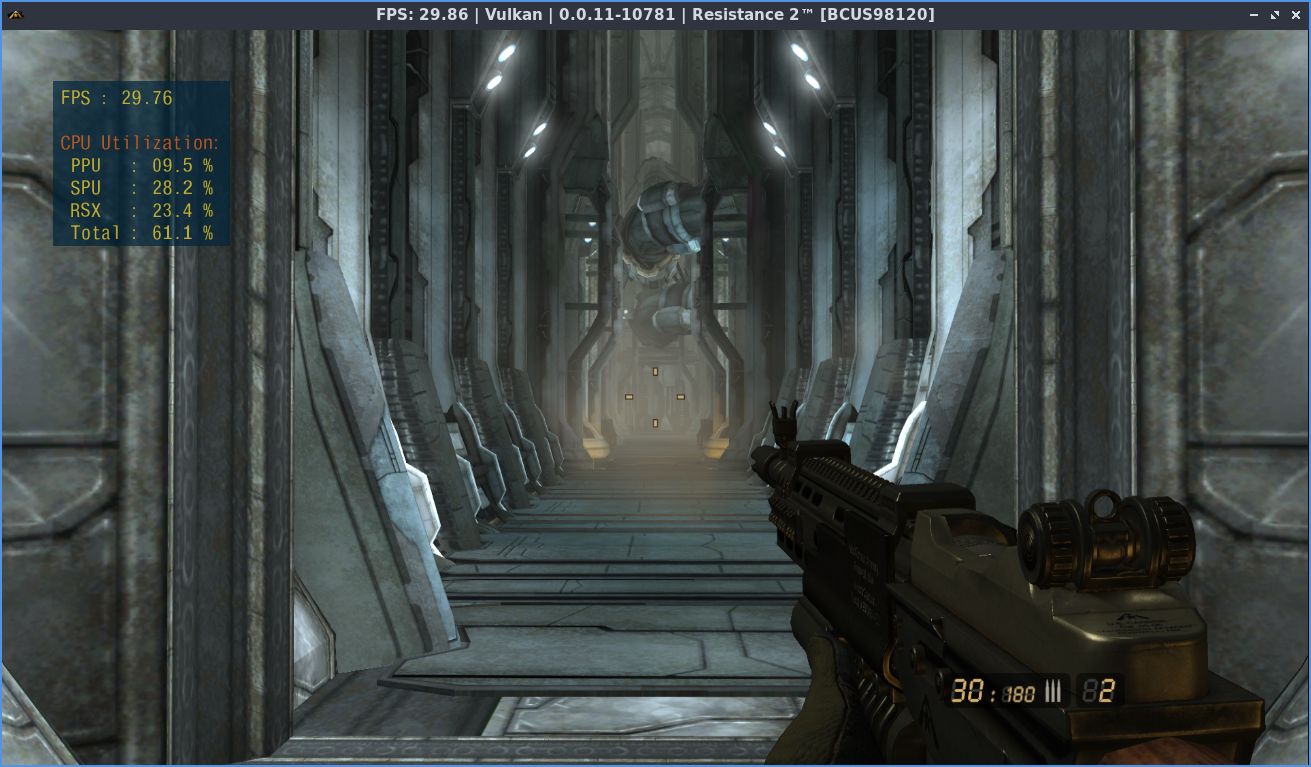1311x767 pixels.
Task: Select the RSX utilization stat line
Action: coord(139,211)
